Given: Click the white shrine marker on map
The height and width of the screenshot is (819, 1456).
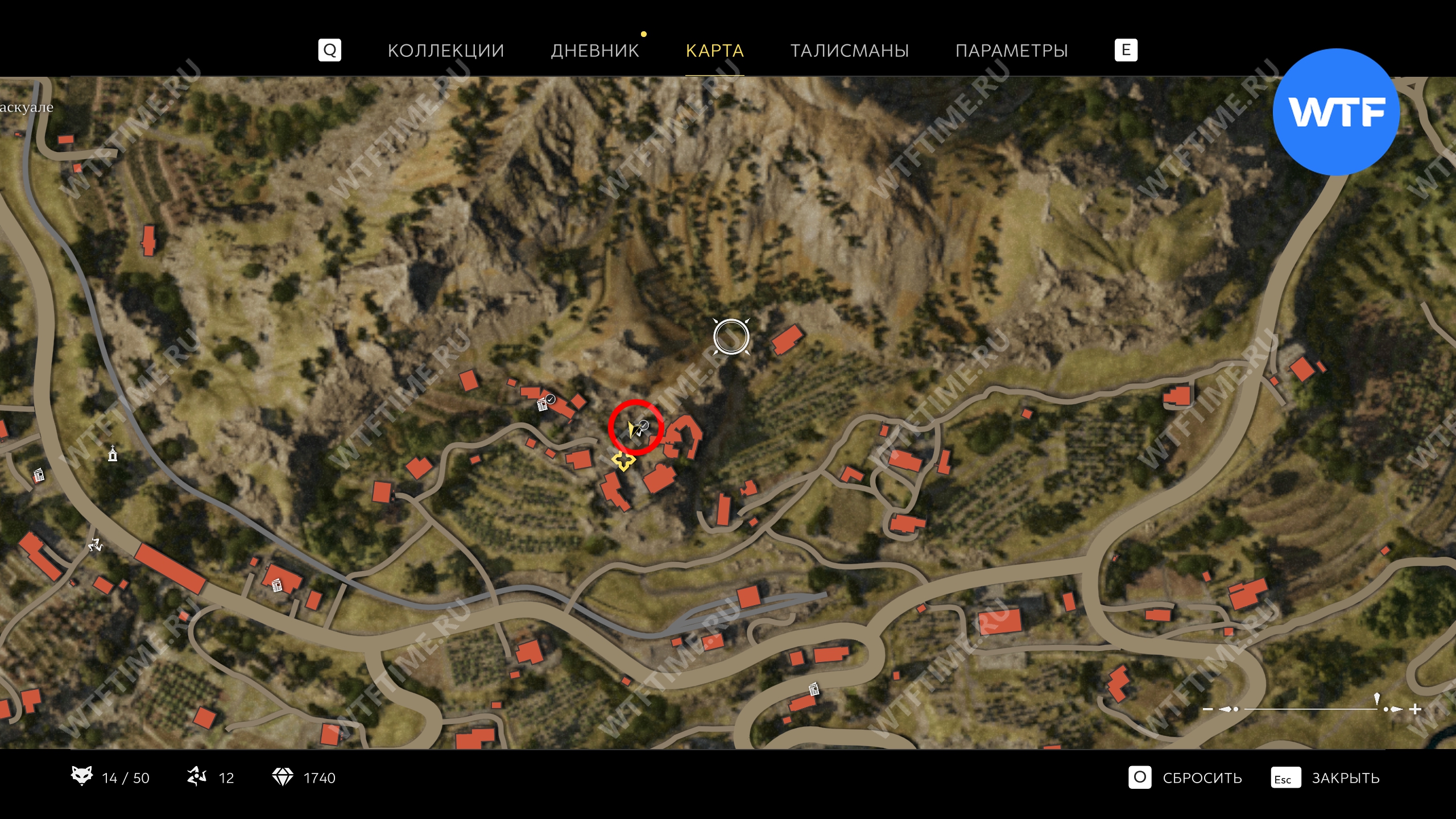Looking at the screenshot, I should (113, 454).
